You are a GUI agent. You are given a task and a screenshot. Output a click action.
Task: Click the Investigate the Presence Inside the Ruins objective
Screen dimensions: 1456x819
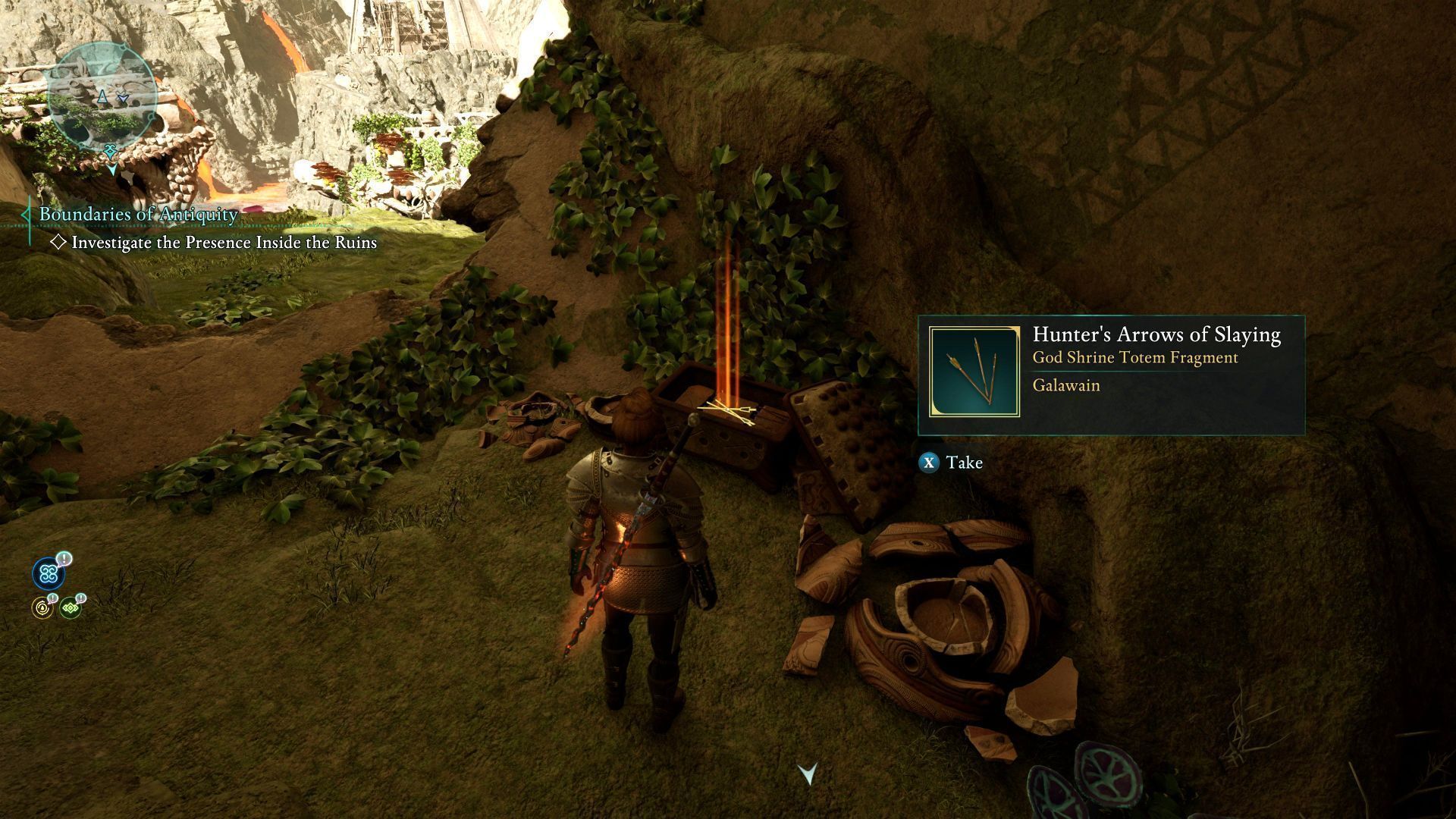pos(223,243)
